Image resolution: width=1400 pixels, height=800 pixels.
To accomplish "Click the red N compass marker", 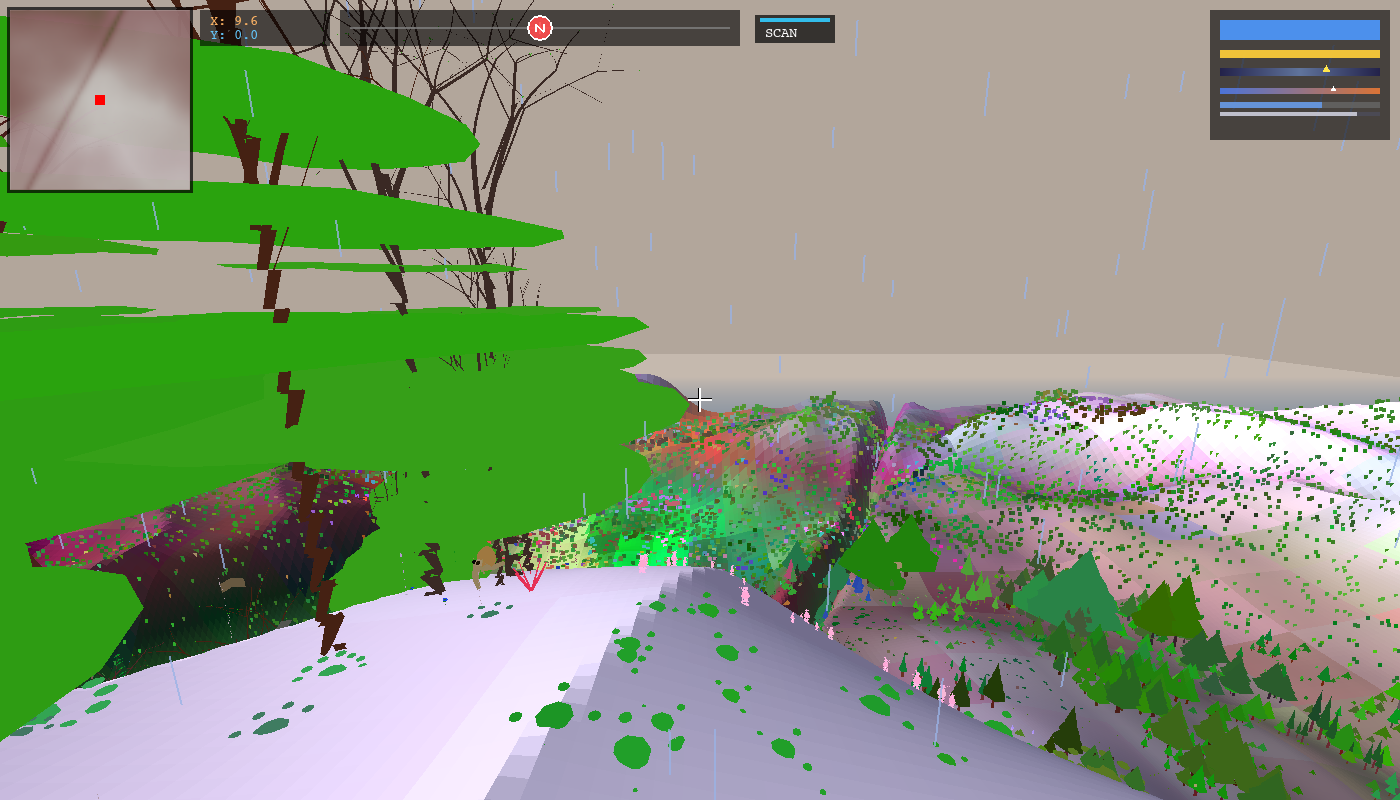I will (x=540, y=27).
